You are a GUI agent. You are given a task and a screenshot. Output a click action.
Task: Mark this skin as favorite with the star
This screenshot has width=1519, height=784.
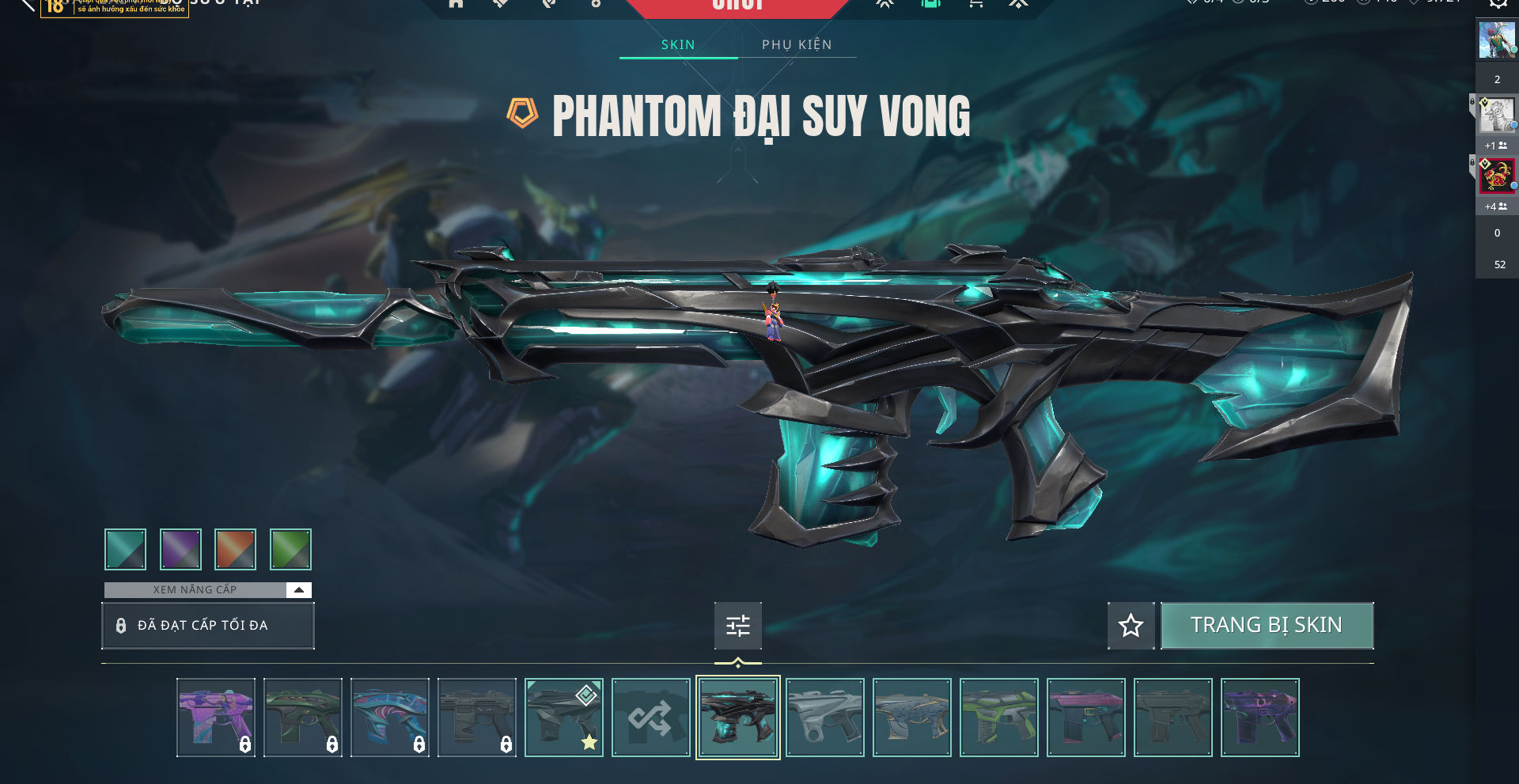point(1131,626)
